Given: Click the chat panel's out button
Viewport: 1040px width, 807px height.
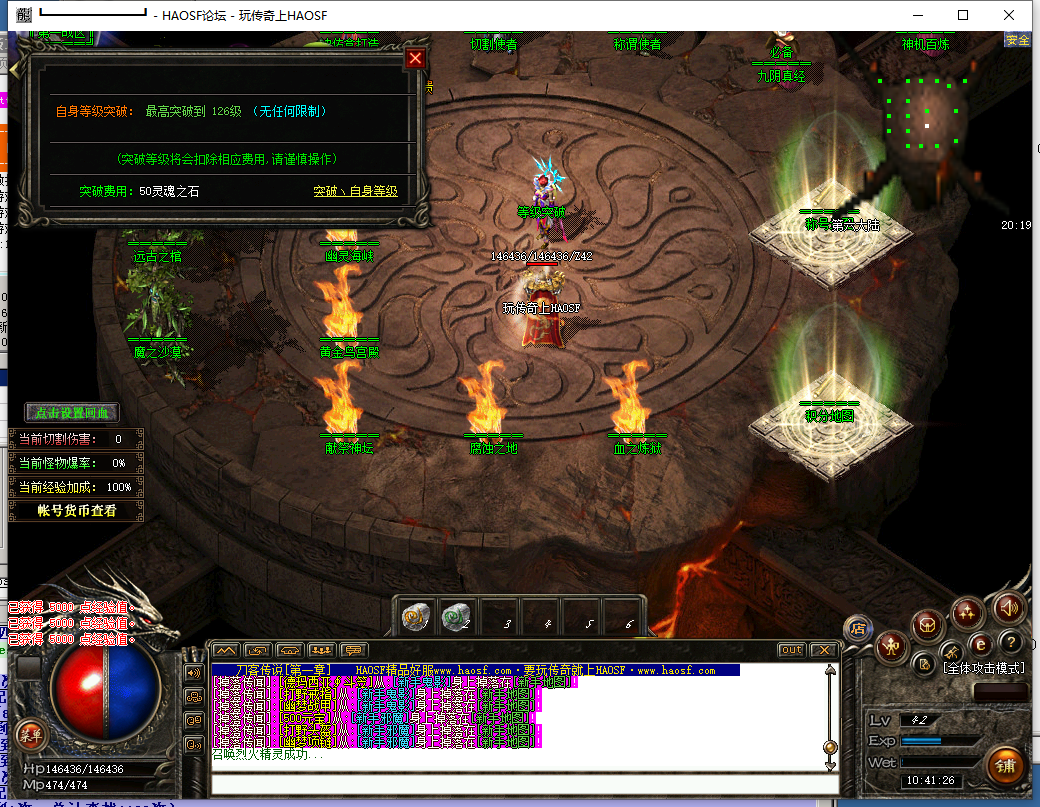Looking at the screenshot, I should point(791,650).
